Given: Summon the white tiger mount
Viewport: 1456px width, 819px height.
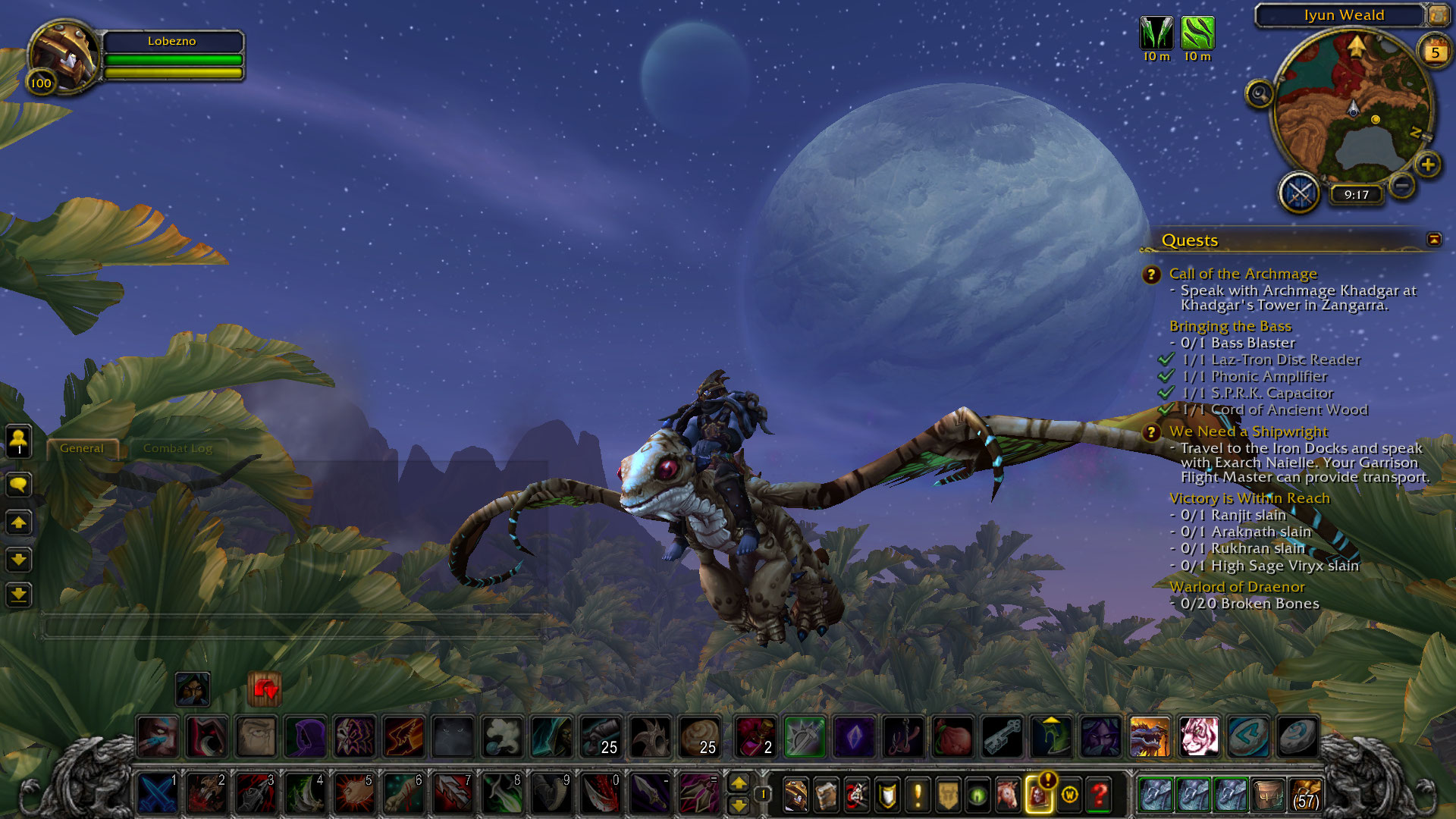Looking at the screenshot, I should (x=1199, y=736).
